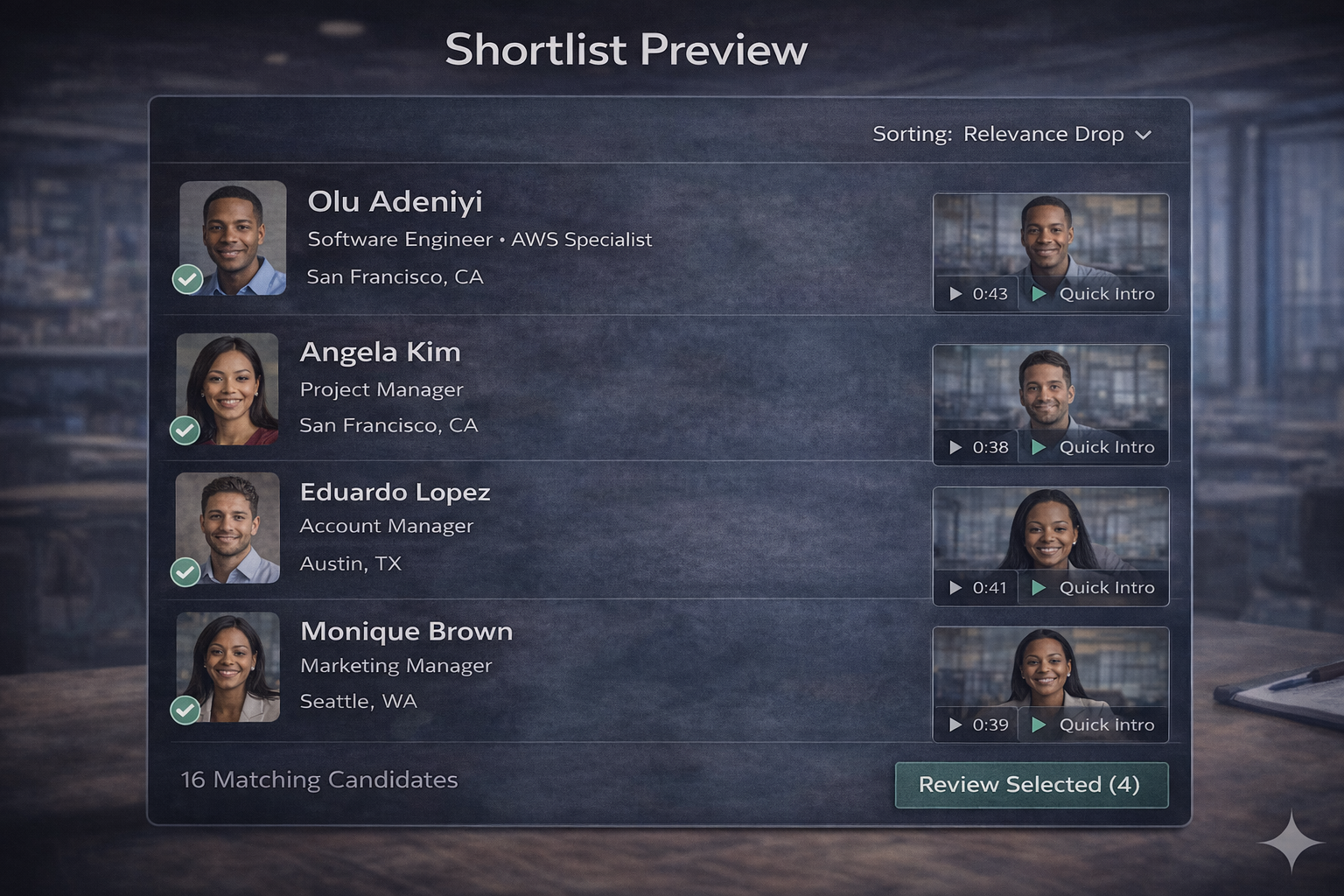This screenshot has height=896, width=1344.
Task: Deselect Eduardo Lopez's candidate checkmark
Action: point(185,573)
